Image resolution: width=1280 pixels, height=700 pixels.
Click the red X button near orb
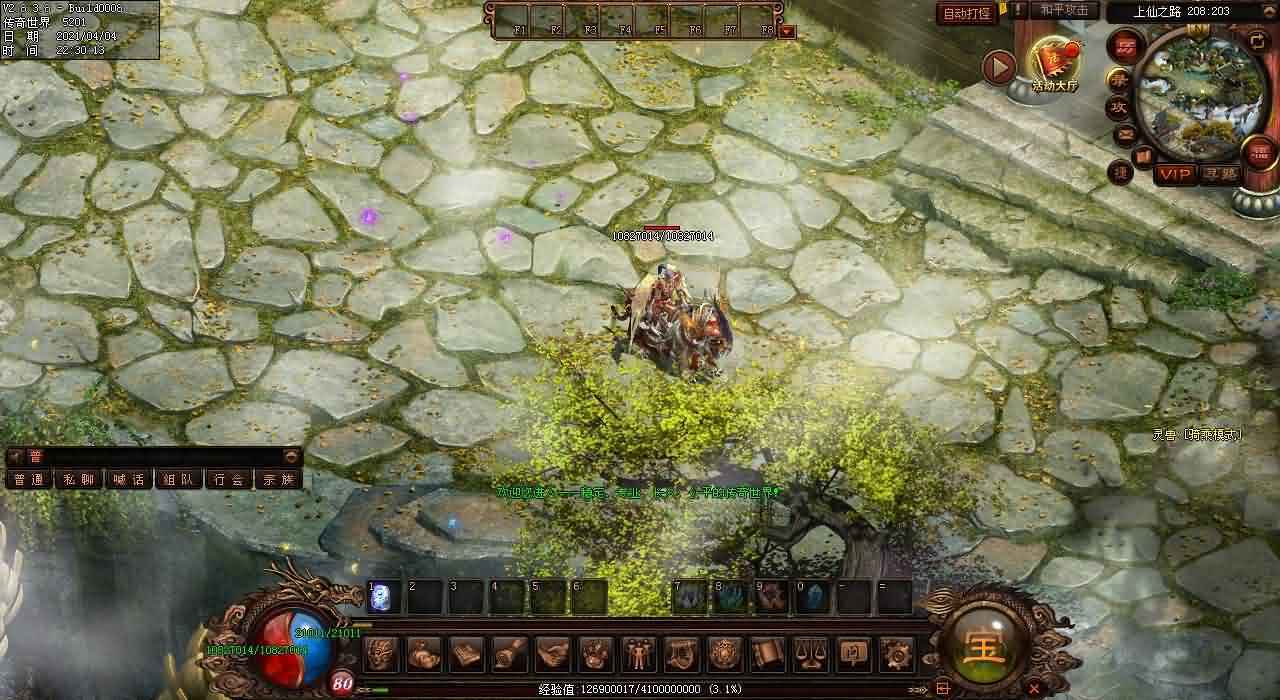(x=1034, y=688)
